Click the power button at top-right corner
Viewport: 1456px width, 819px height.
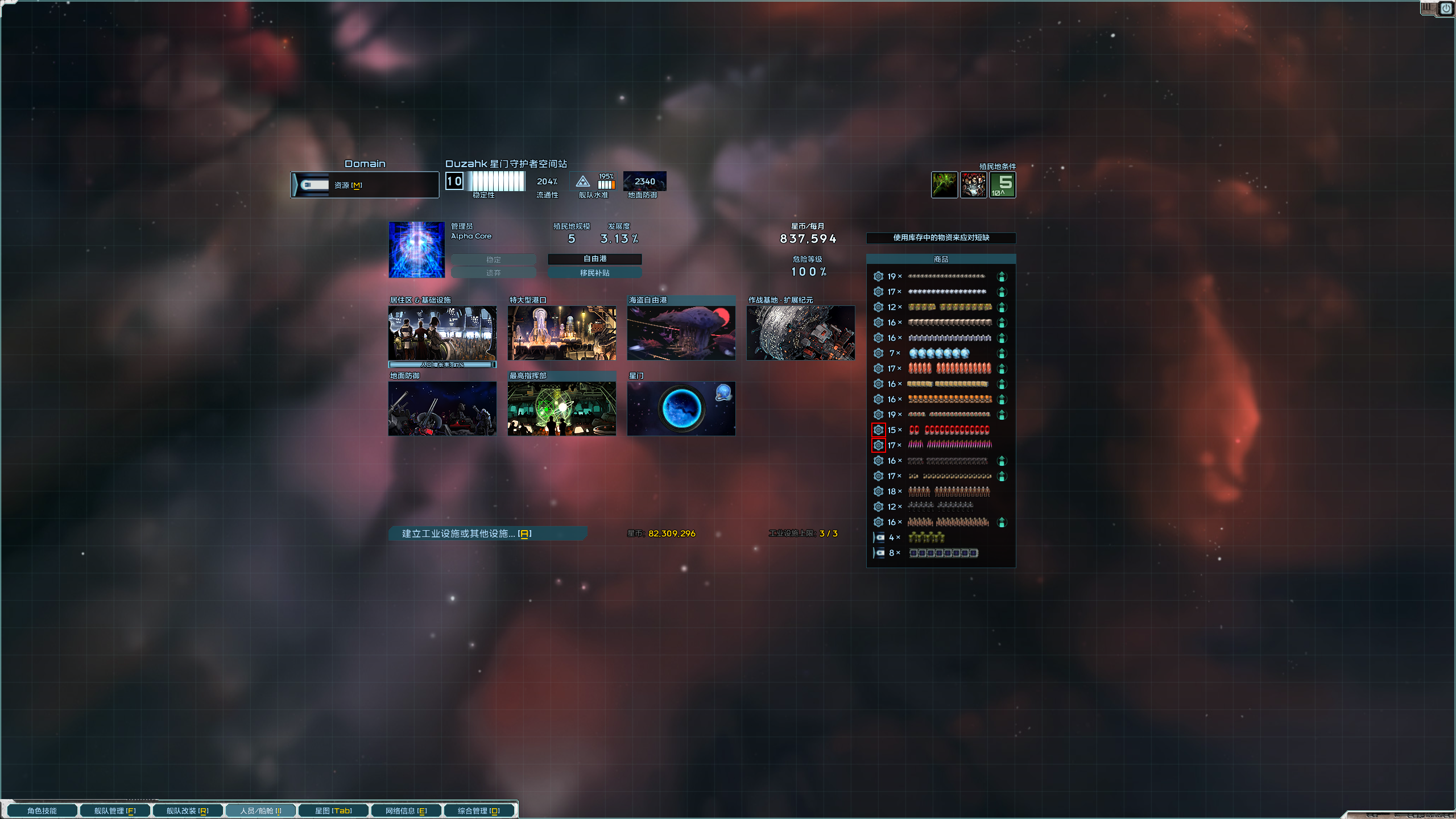pyautogui.click(x=1446, y=8)
